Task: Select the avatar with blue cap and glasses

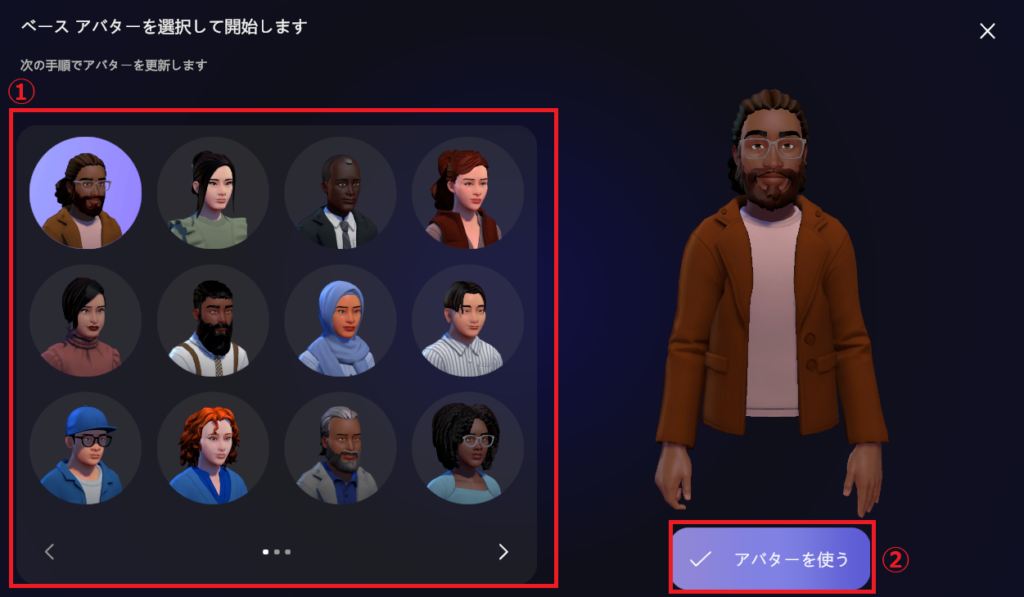Action: point(85,448)
